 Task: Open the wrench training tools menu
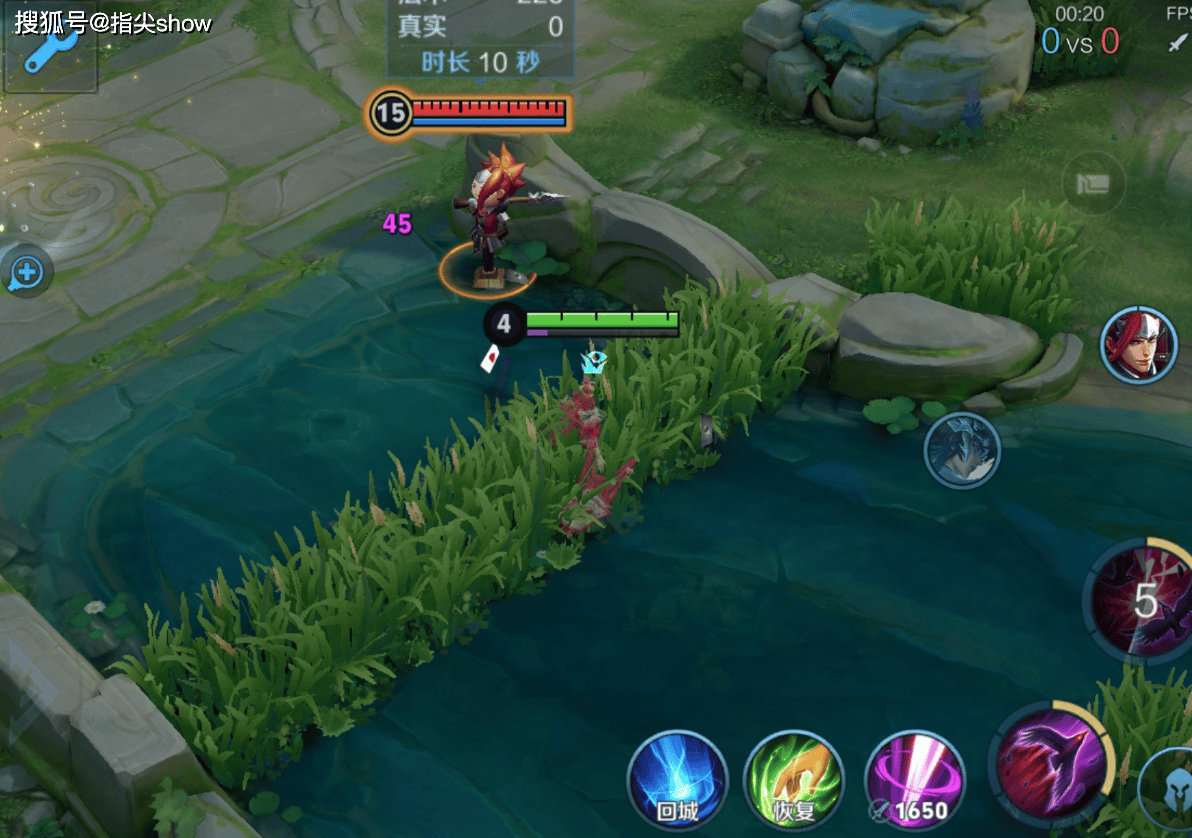point(48,48)
